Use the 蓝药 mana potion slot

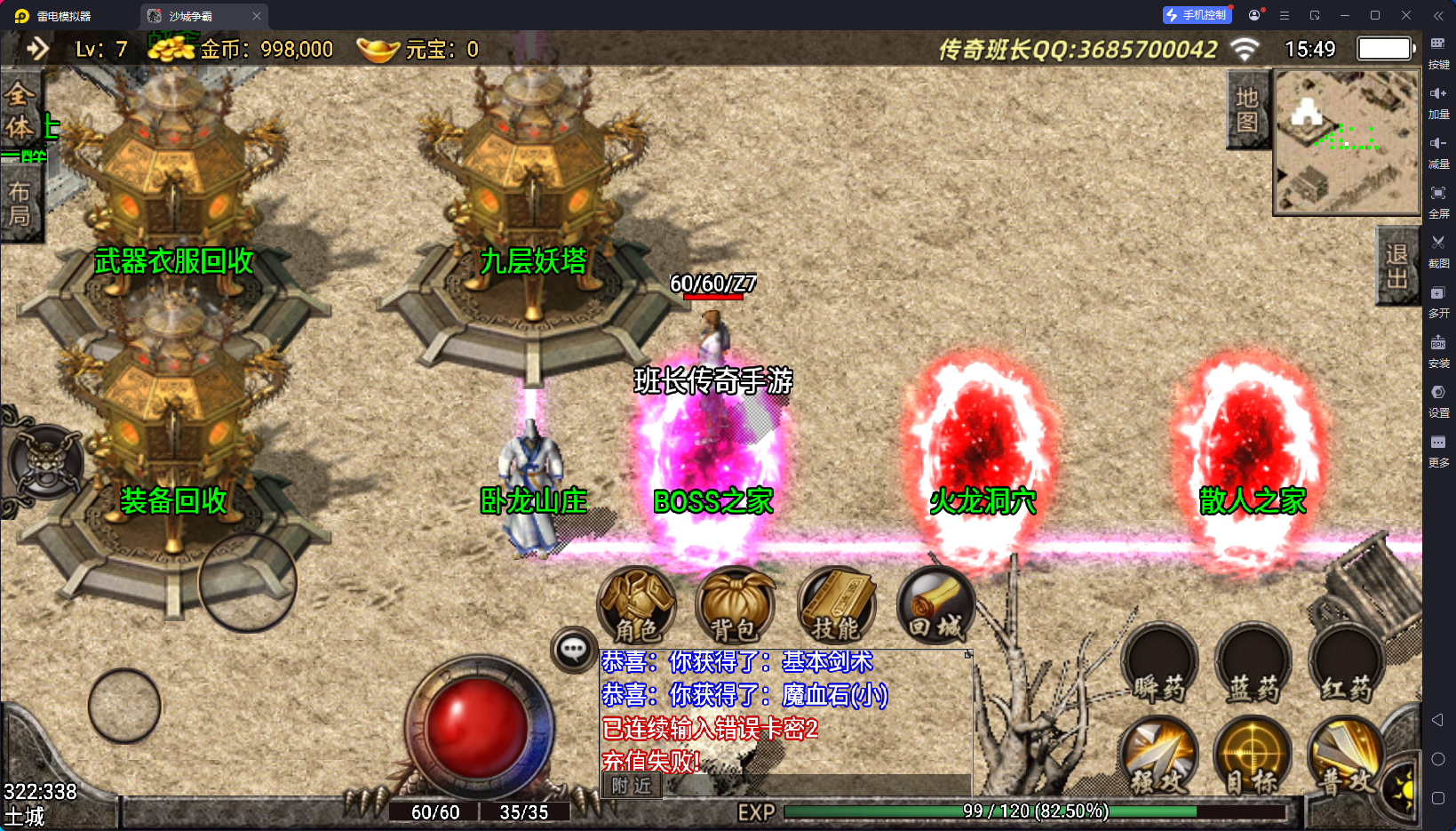1253,665
